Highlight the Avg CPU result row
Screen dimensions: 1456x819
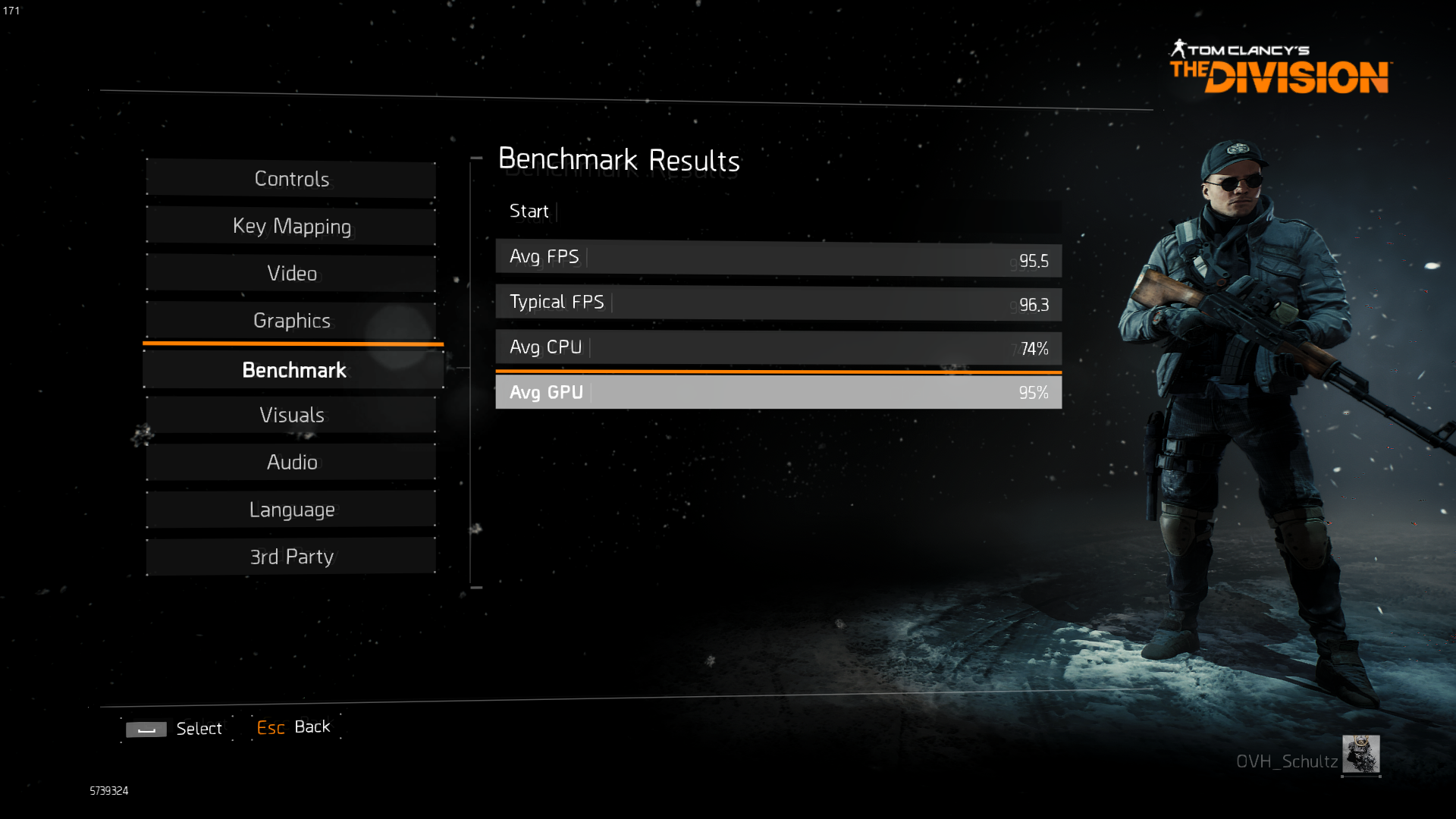[778, 347]
